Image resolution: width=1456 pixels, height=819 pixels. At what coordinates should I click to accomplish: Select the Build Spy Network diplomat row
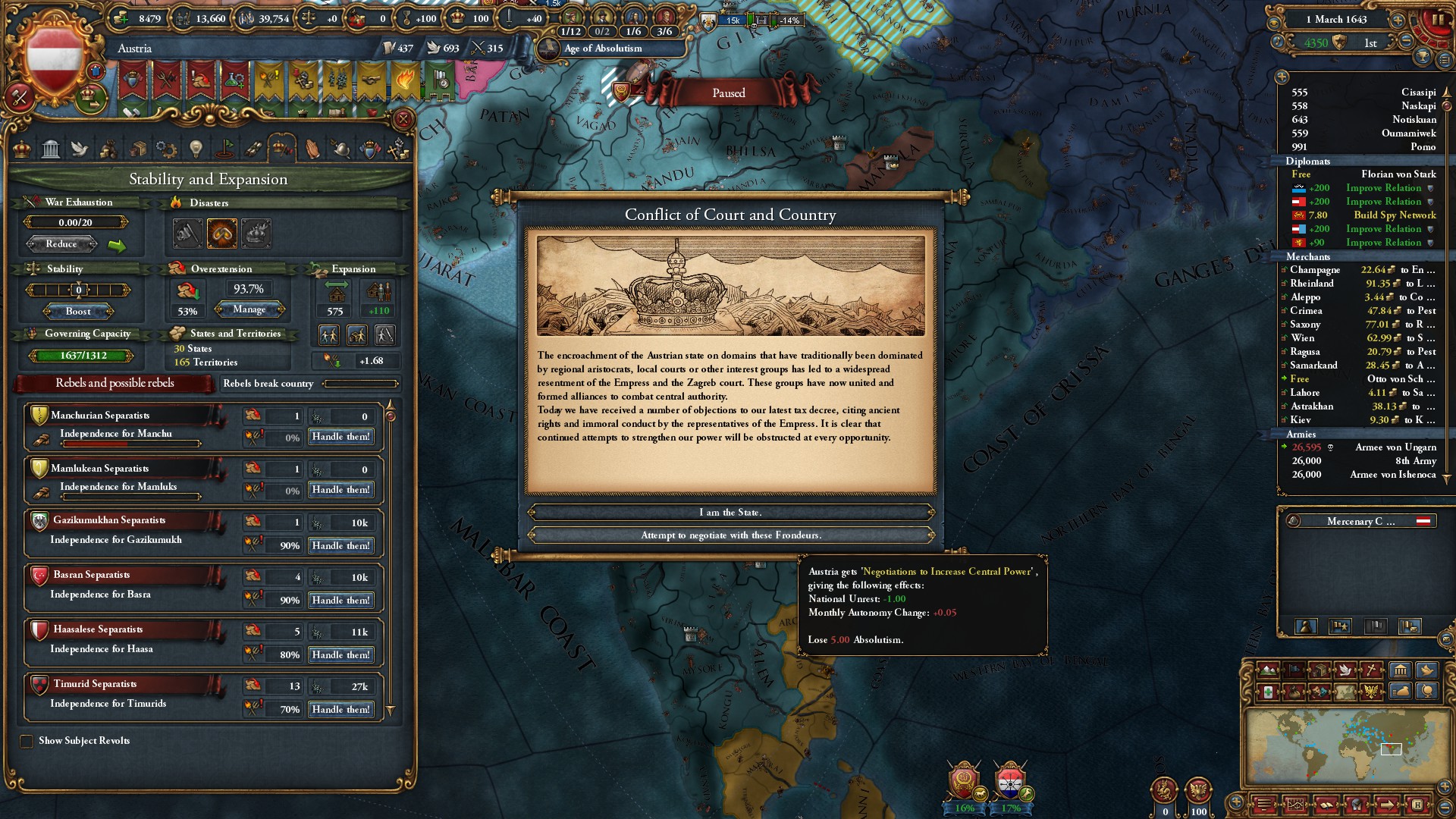point(1363,215)
